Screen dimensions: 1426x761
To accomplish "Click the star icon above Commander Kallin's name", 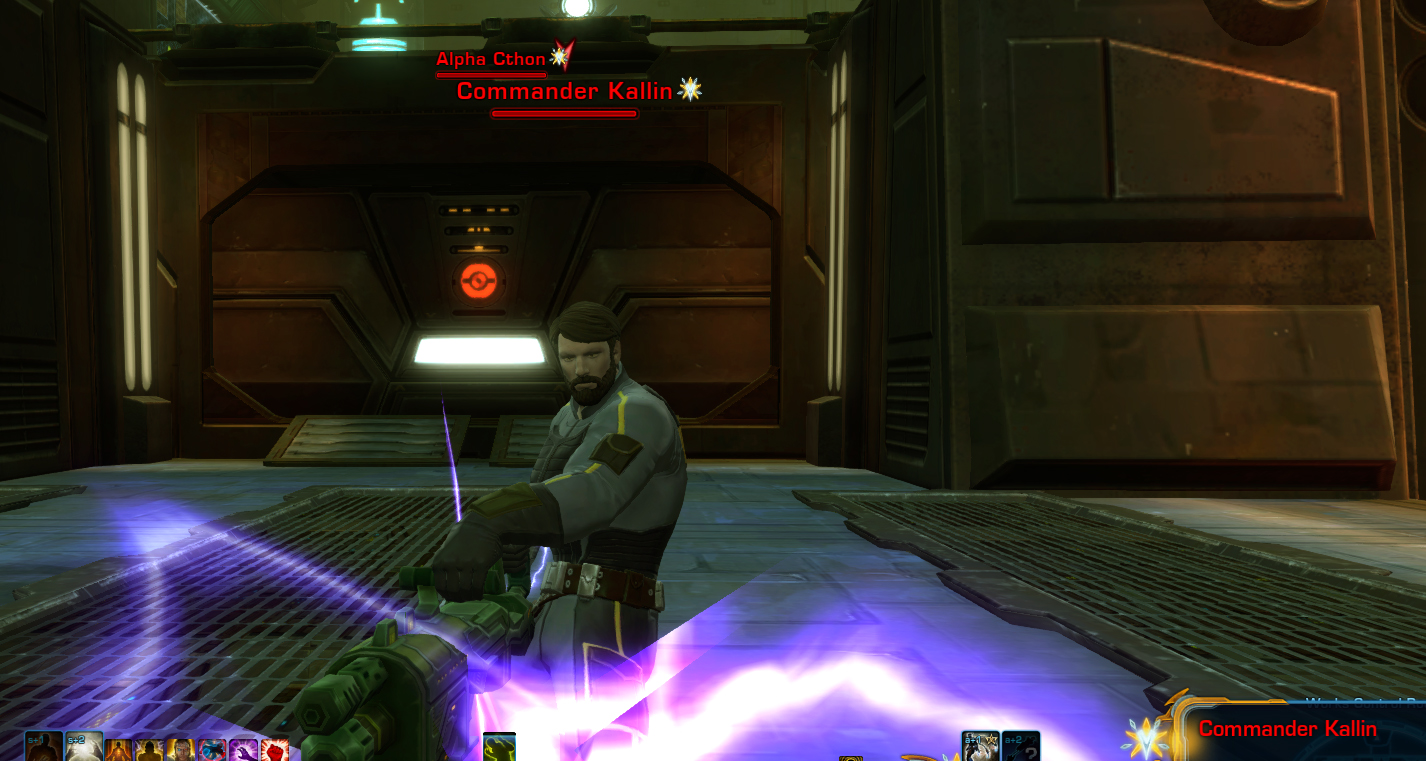I will click(690, 88).
